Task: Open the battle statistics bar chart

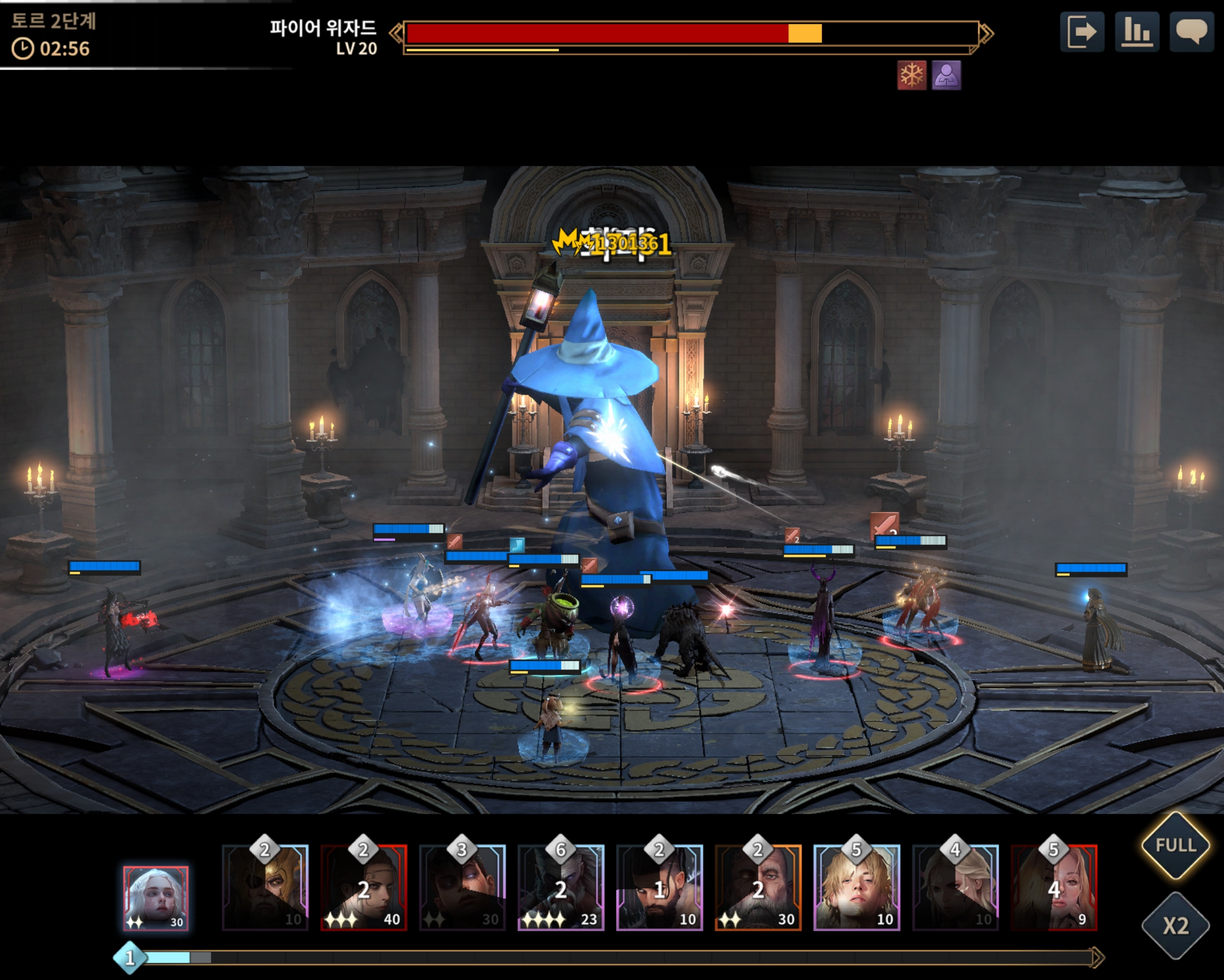Action: pyautogui.click(x=1136, y=32)
